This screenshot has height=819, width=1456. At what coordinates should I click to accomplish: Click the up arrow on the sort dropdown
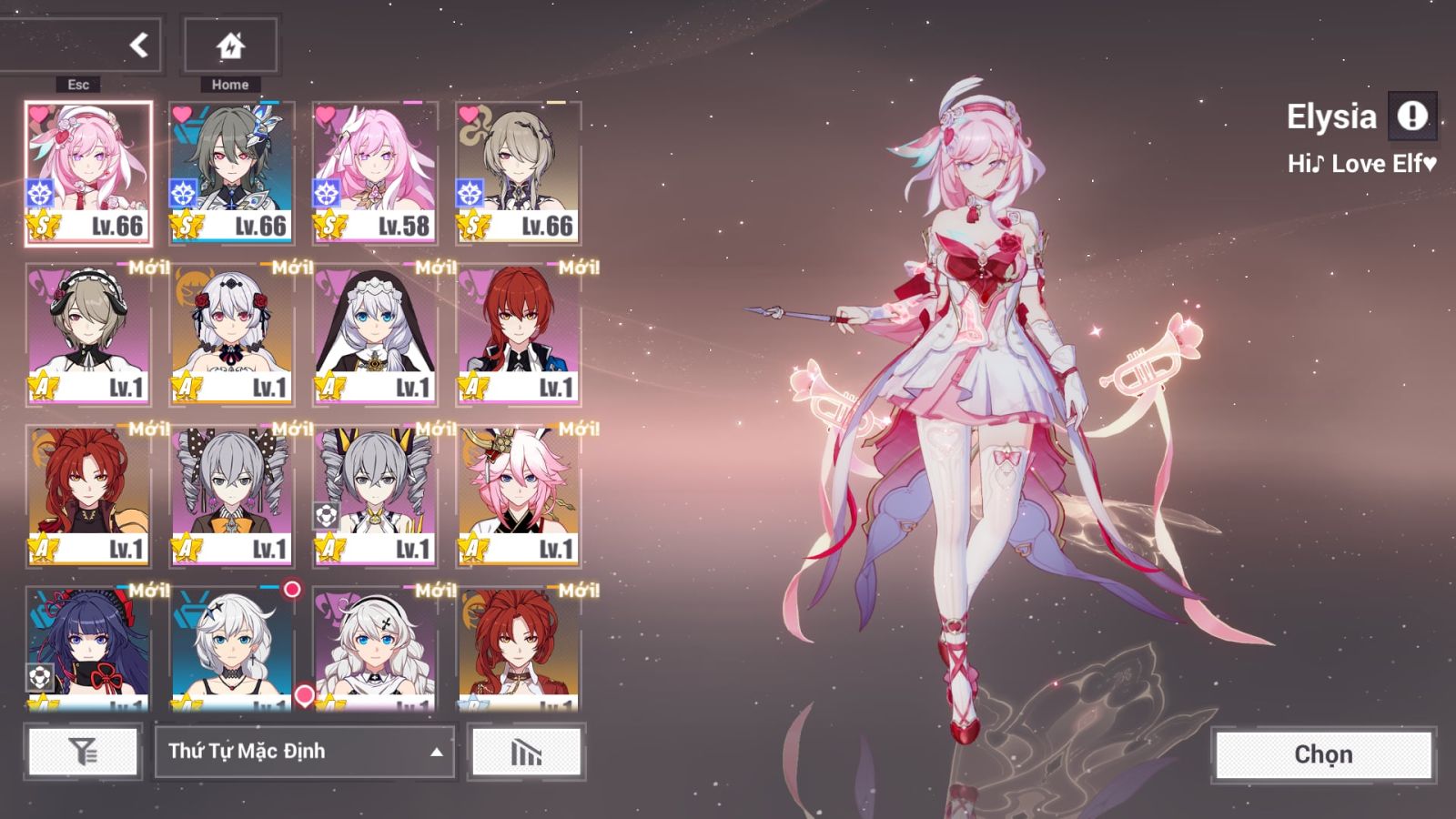[x=436, y=753]
